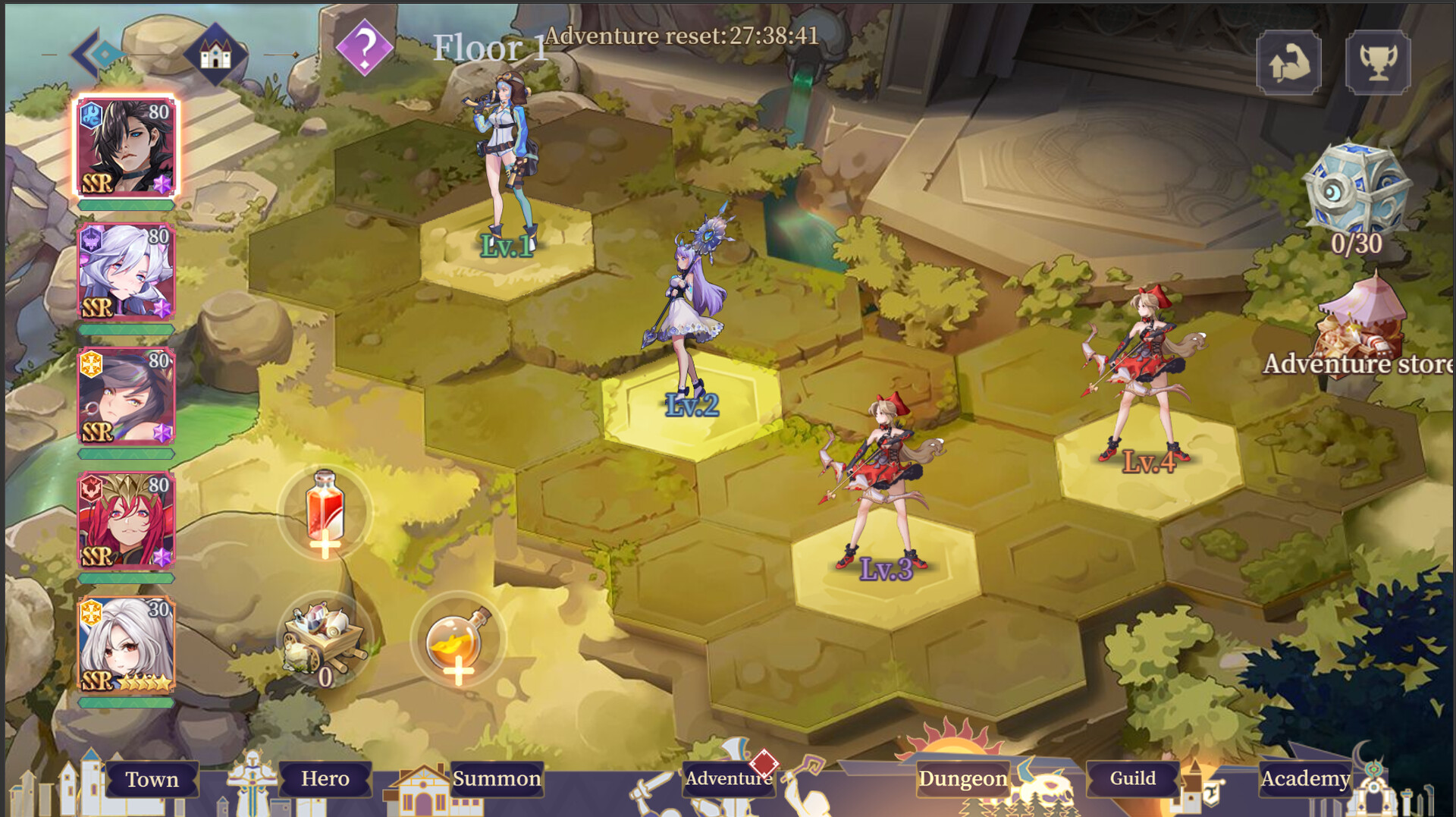Click the Adventure reset timer text
This screenshot has height=817, width=1456.
[x=682, y=35]
